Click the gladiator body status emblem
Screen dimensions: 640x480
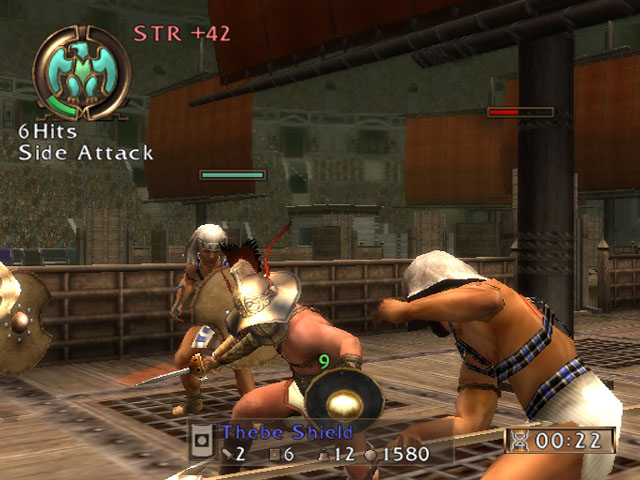[81, 72]
